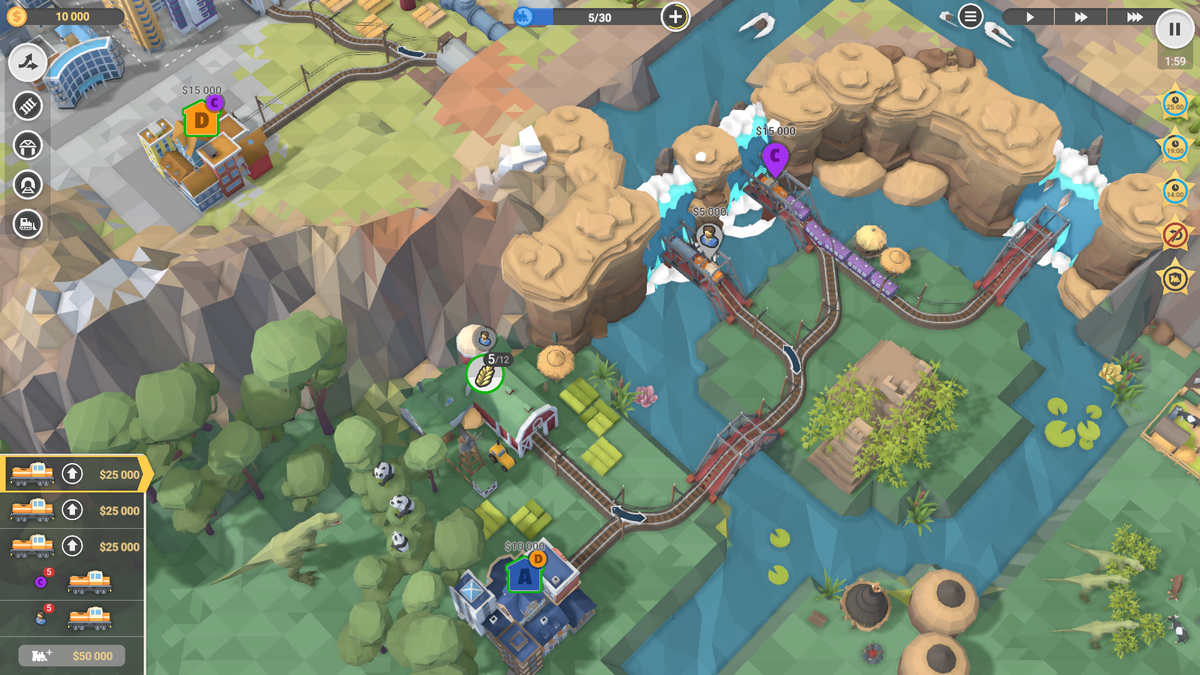Buy a new train for $50 000
The height and width of the screenshot is (675, 1200).
tap(72, 655)
